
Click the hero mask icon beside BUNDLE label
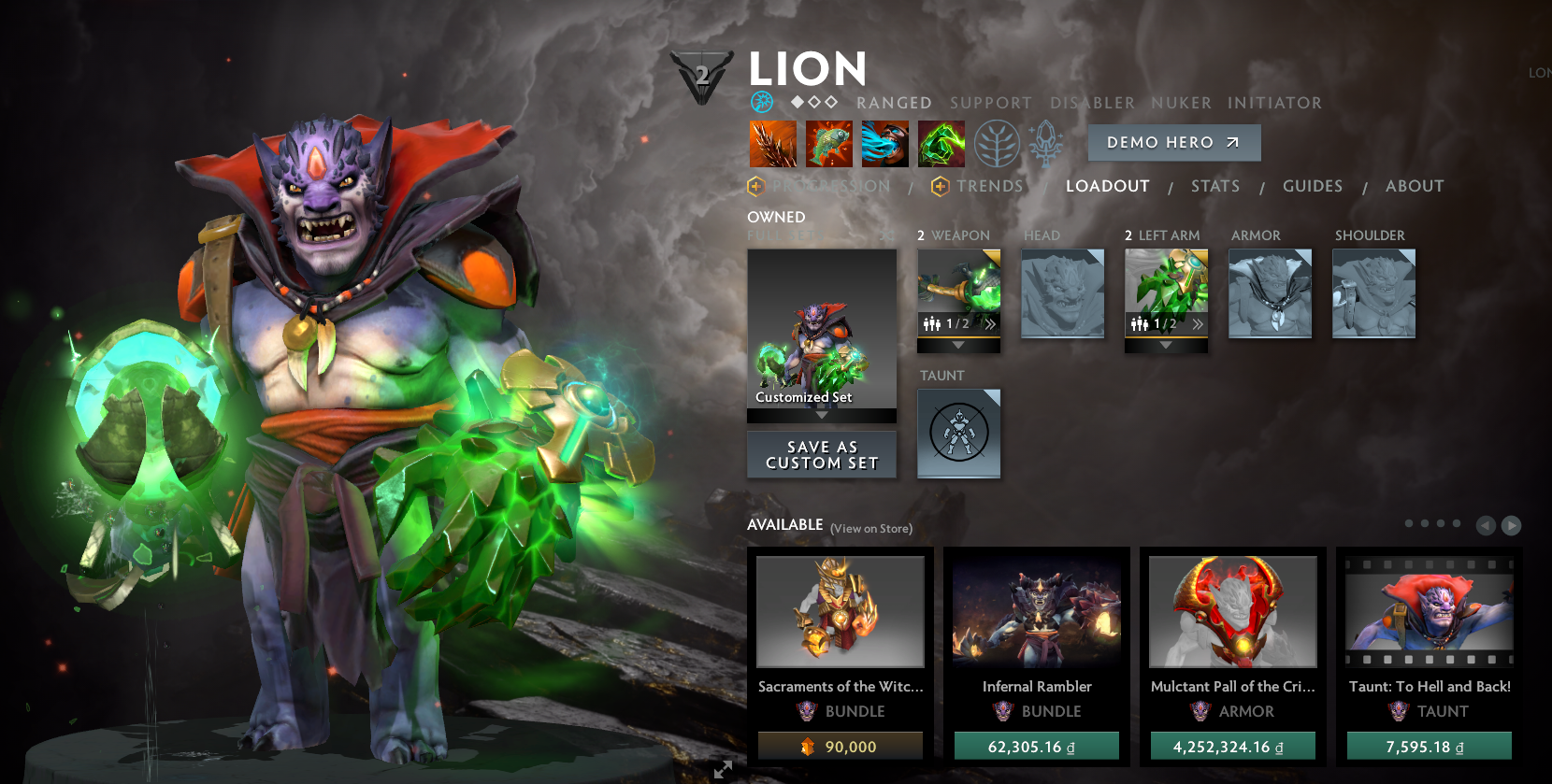coord(808,711)
